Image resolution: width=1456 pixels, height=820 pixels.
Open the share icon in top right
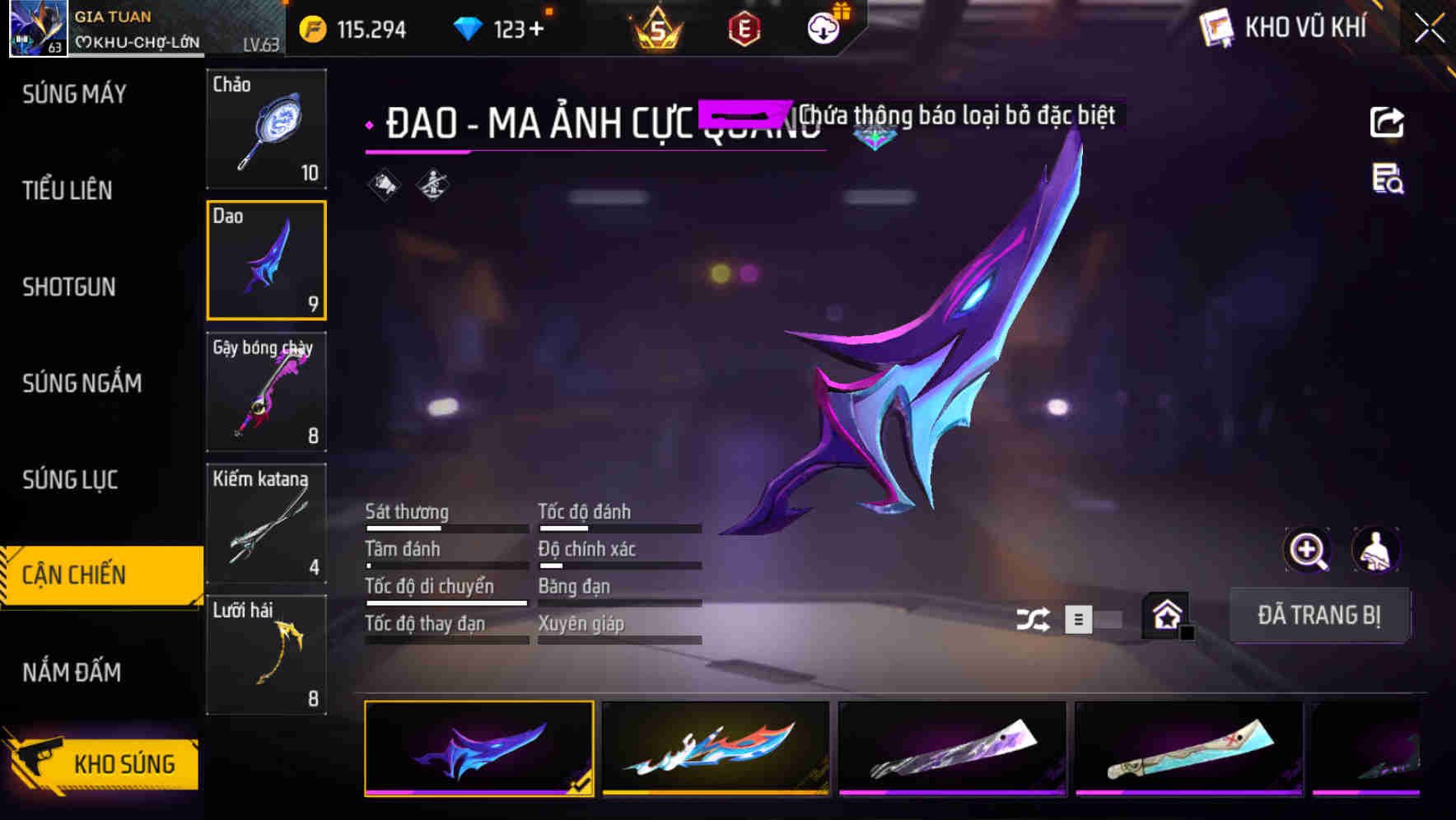pyautogui.click(x=1388, y=122)
